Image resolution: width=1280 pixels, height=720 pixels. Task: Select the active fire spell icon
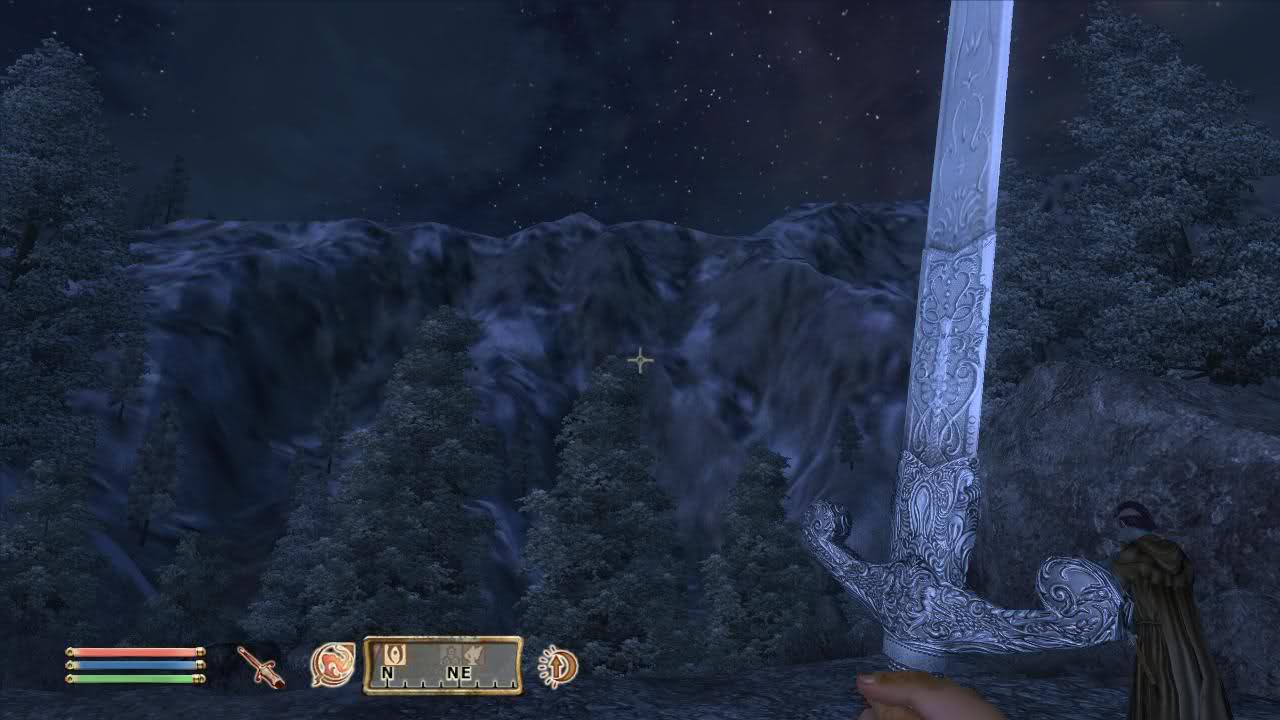(333, 664)
